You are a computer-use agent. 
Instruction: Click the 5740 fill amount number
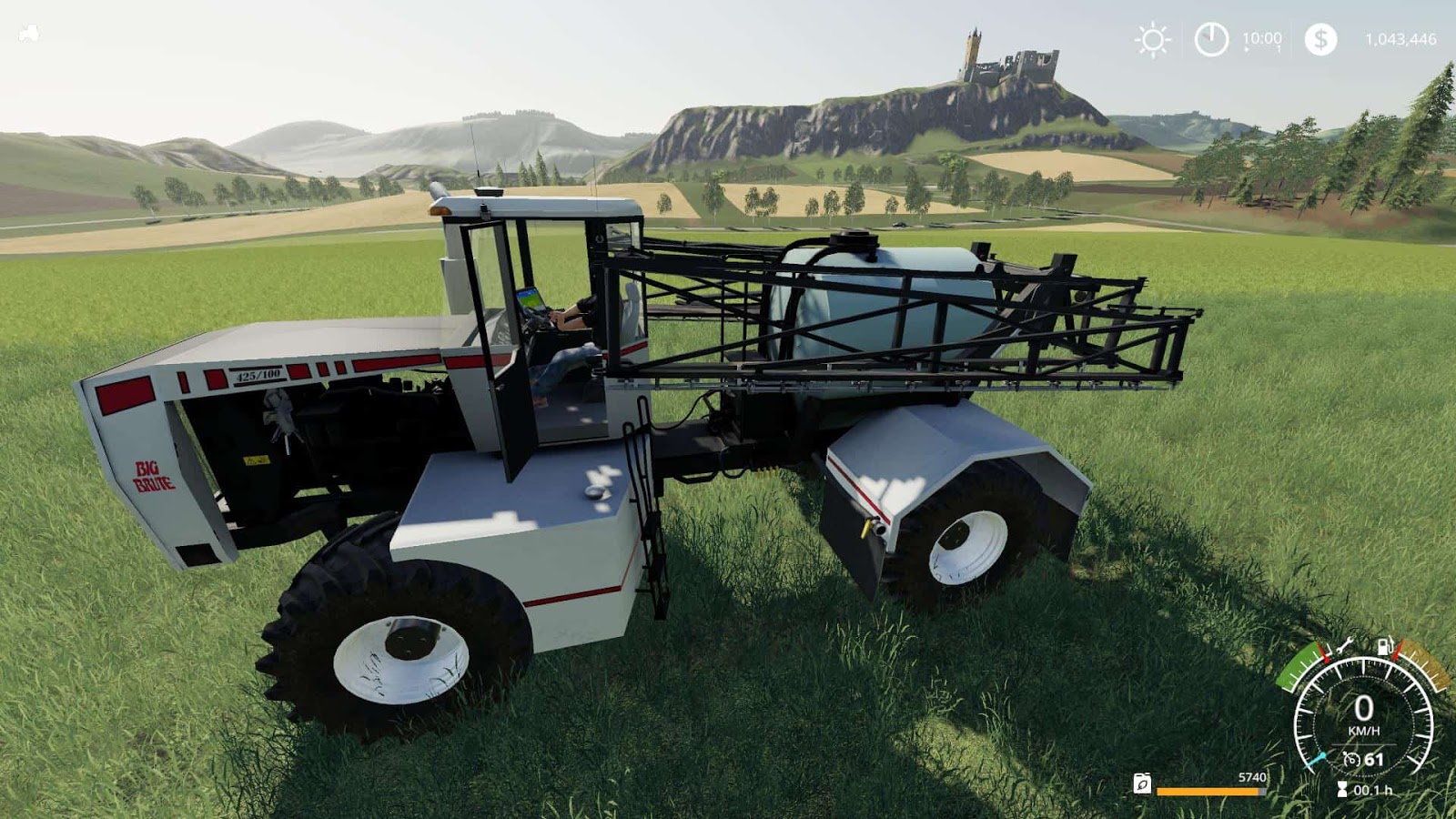coord(1251,777)
